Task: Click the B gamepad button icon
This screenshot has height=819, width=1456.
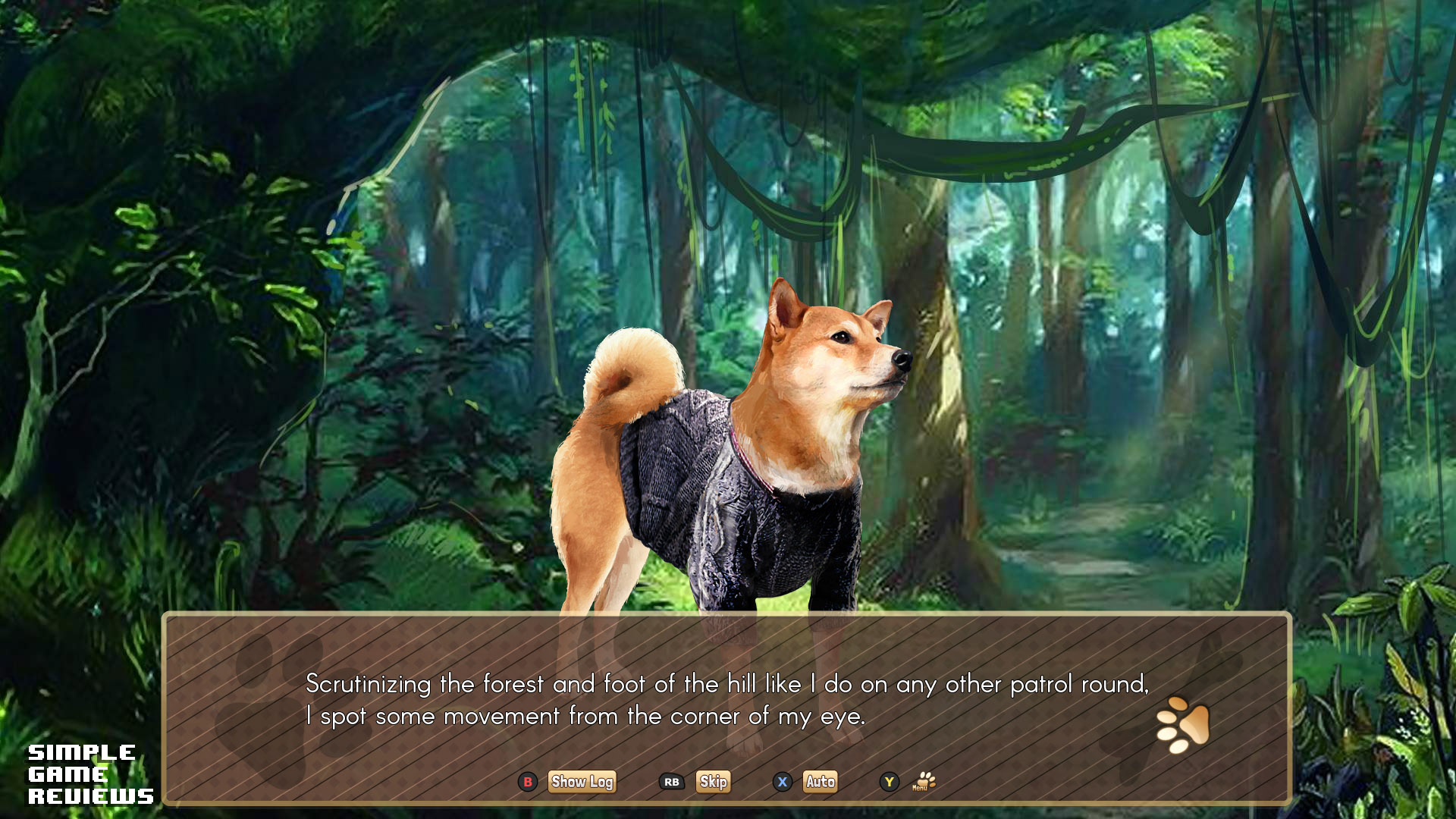Action: 528,782
